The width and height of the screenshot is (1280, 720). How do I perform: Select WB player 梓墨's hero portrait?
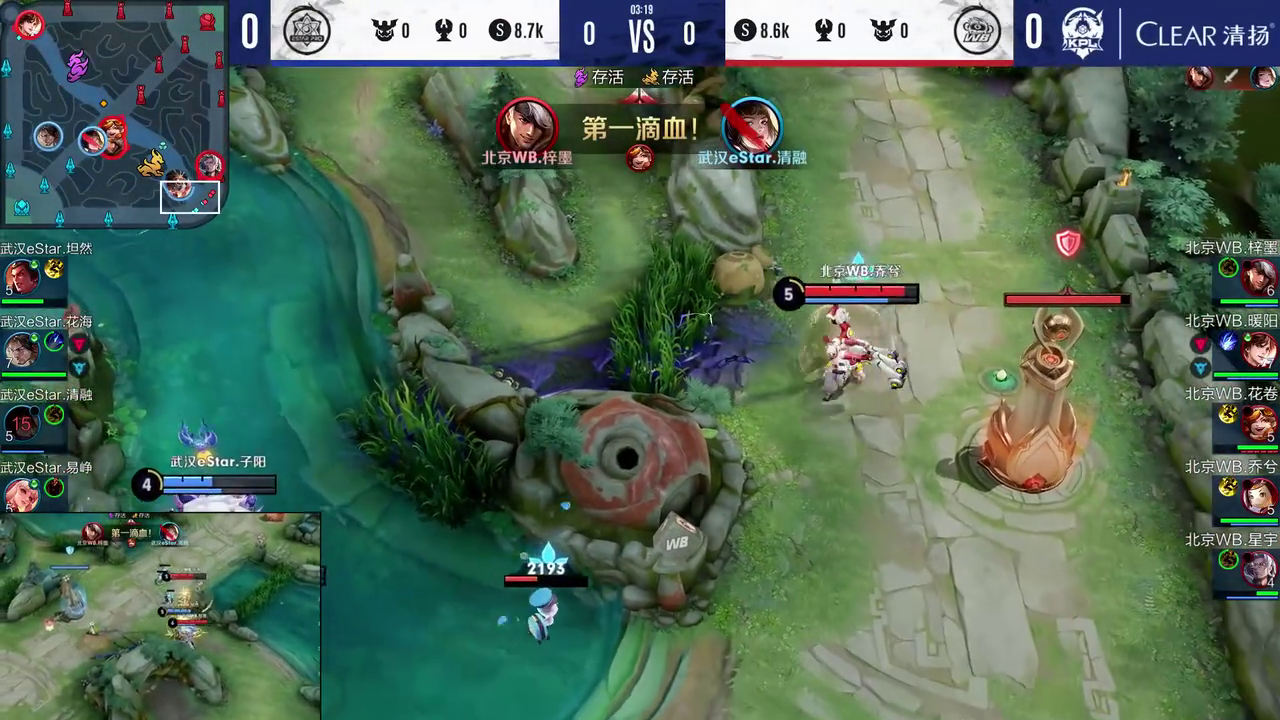point(1259,277)
